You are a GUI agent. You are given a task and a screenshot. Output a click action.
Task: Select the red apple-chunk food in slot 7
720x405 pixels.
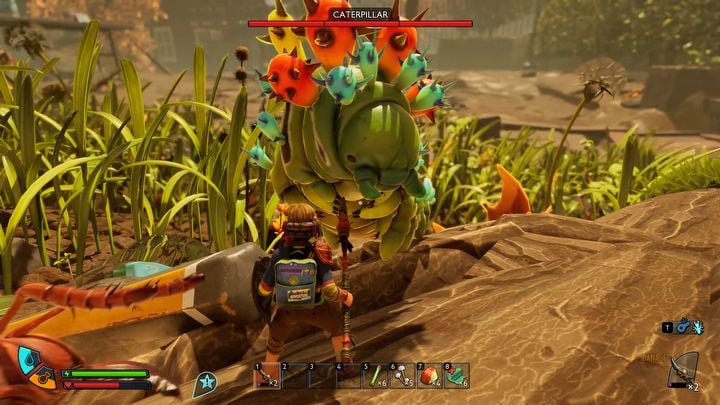coord(429,376)
